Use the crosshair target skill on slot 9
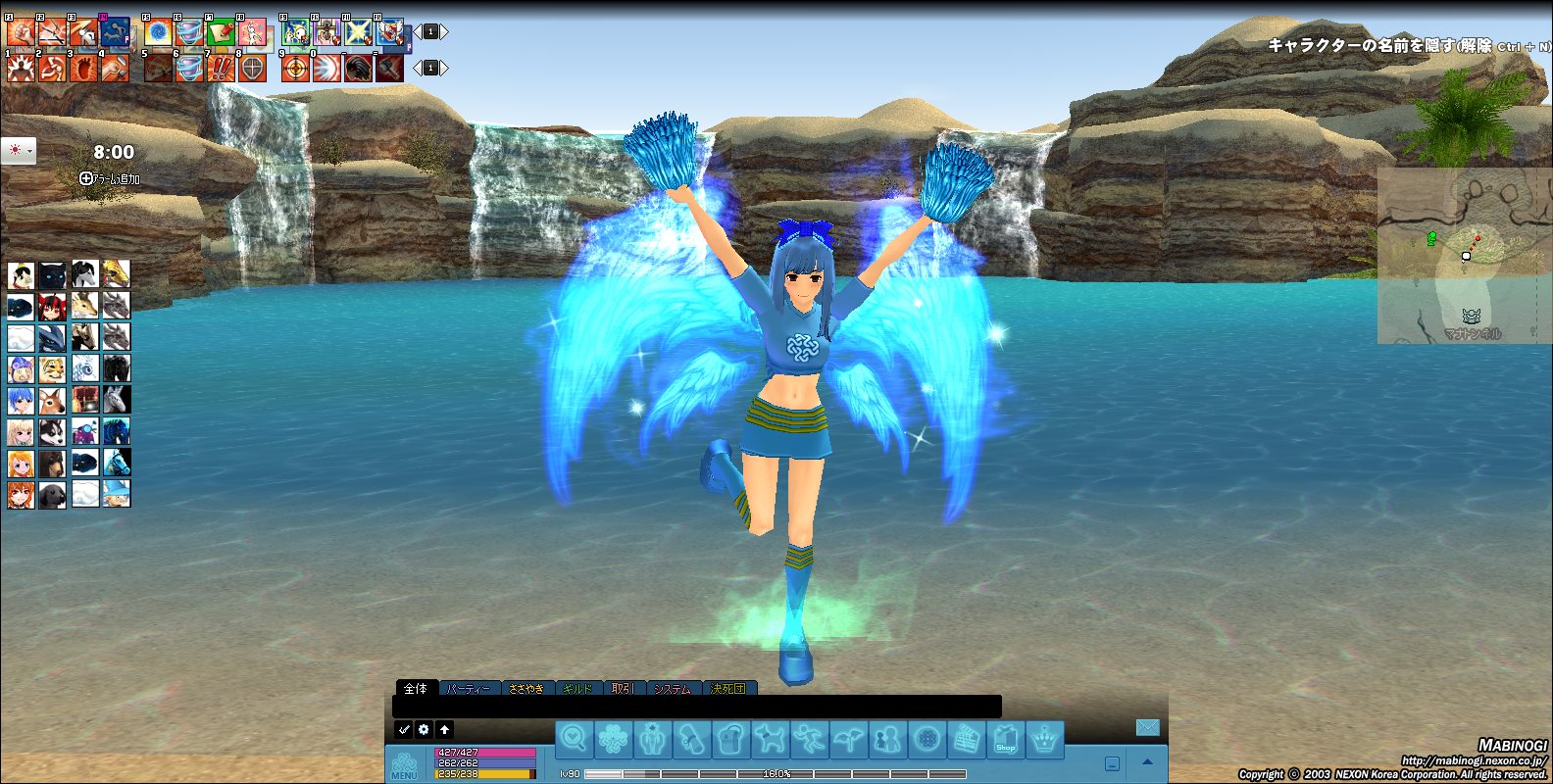 click(295, 68)
